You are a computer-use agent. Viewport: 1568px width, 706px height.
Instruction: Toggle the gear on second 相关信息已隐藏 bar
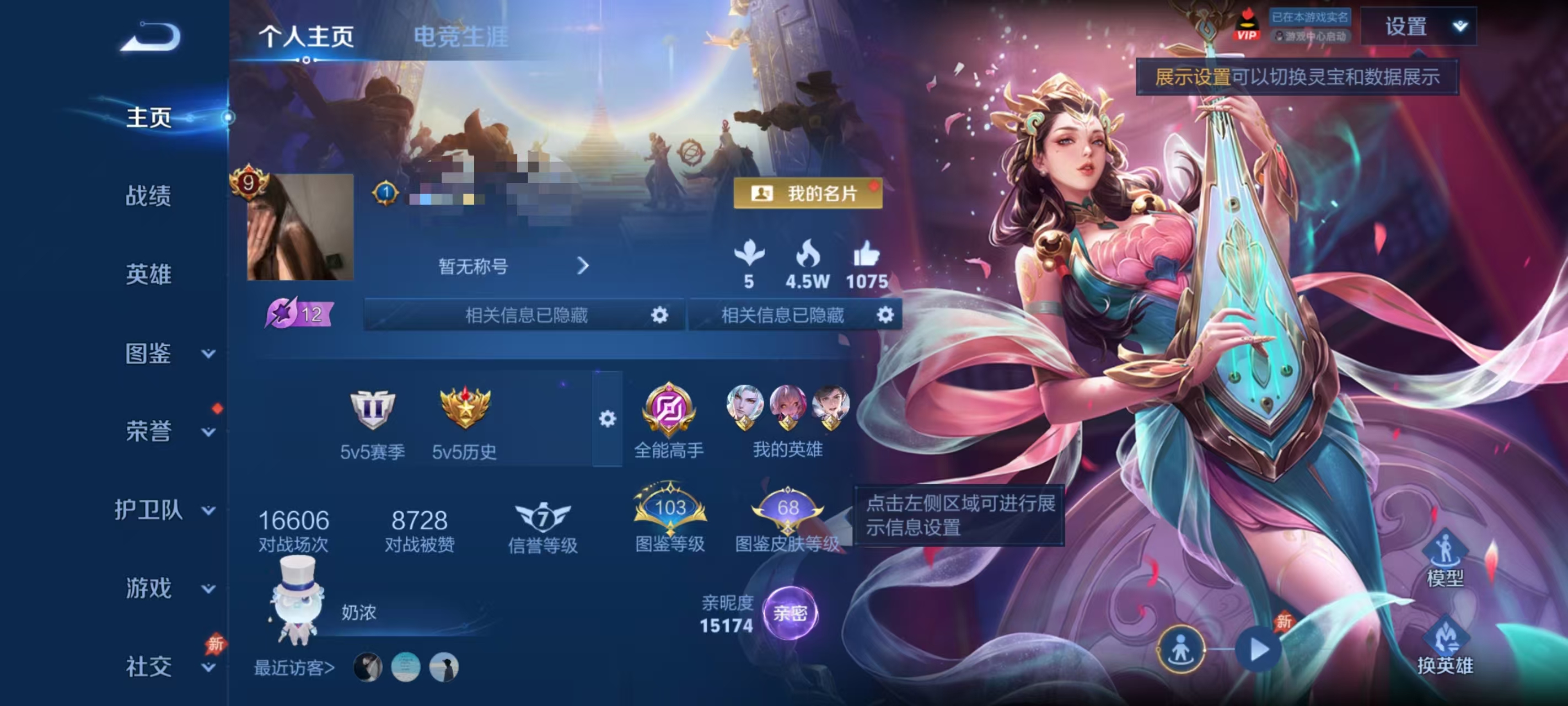[x=885, y=315]
